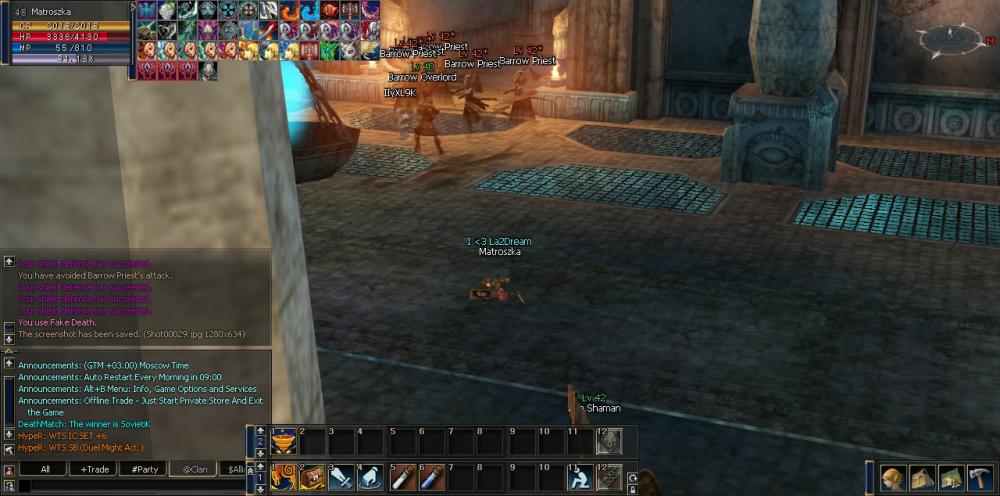Switch to the All chat tab
The image size is (1000, 496).
43,469
